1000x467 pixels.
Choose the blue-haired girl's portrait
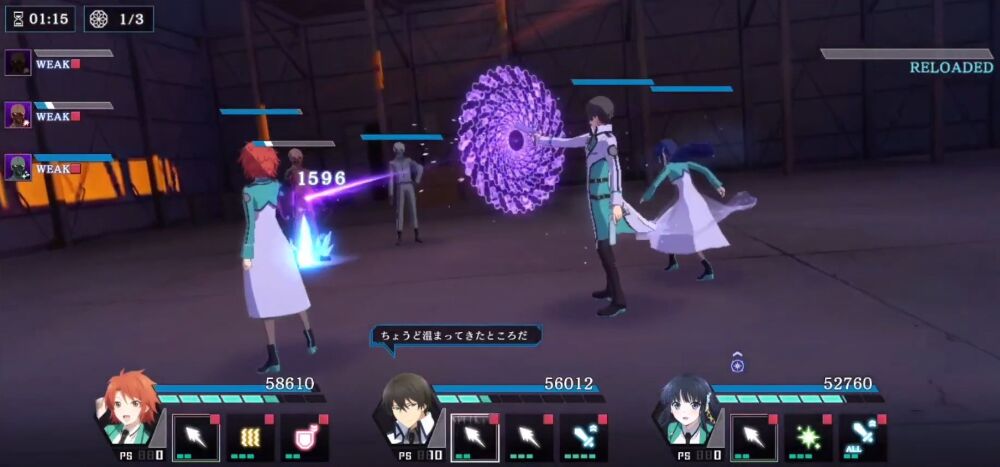pos(688,408)
